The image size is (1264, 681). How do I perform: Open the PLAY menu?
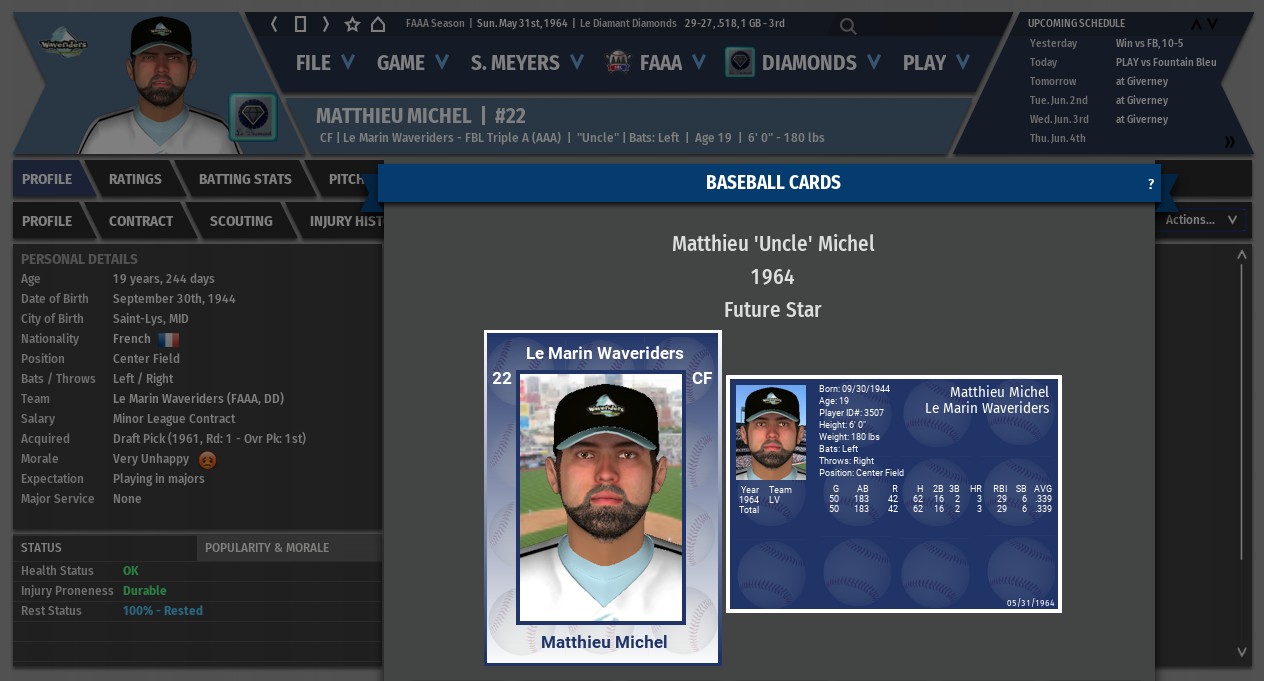coord(936,63)
